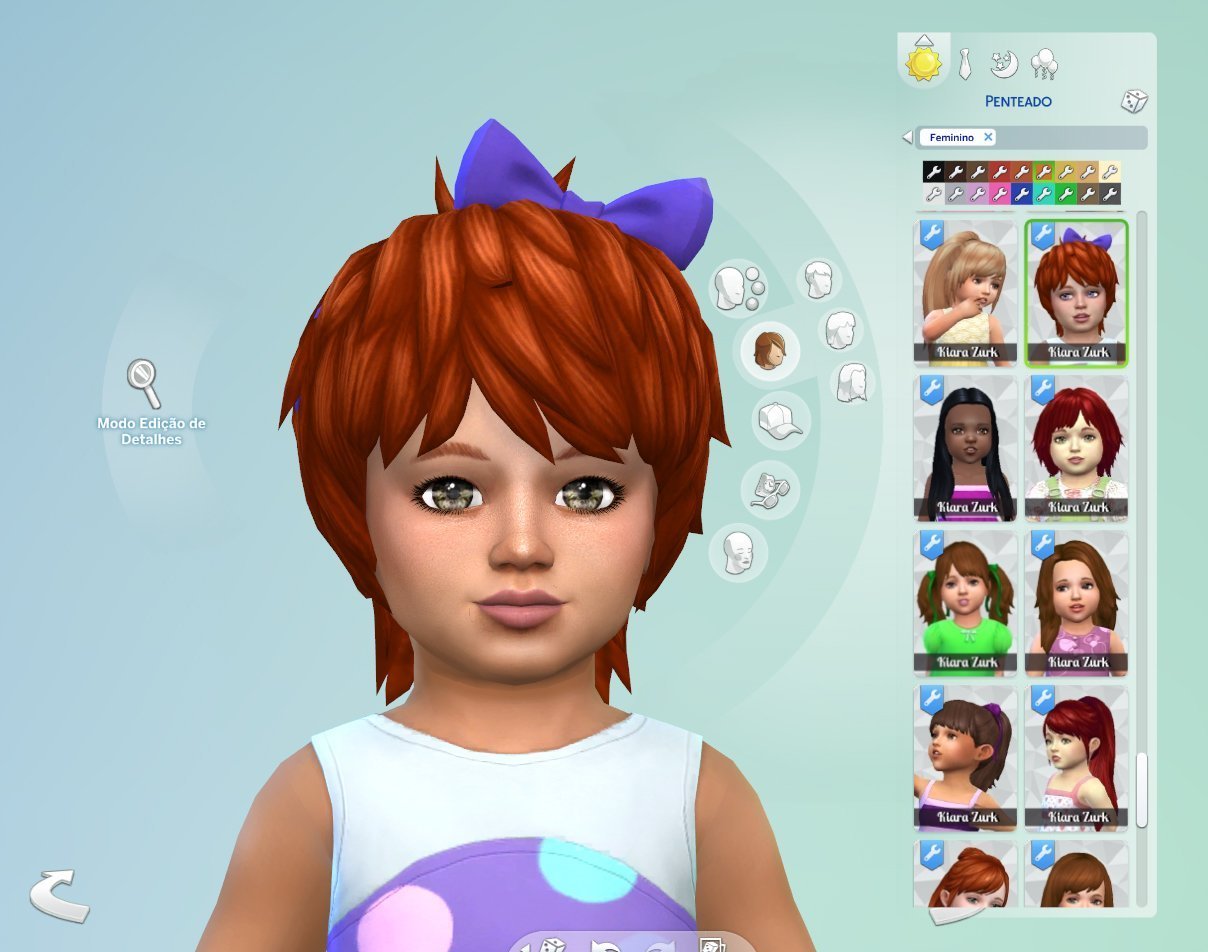Image resolution: width=1208 pixels, height=952 pixels.
Task: Select the blonde ponytail hairstyle thumbnail
Action: (x=965, y=292)
